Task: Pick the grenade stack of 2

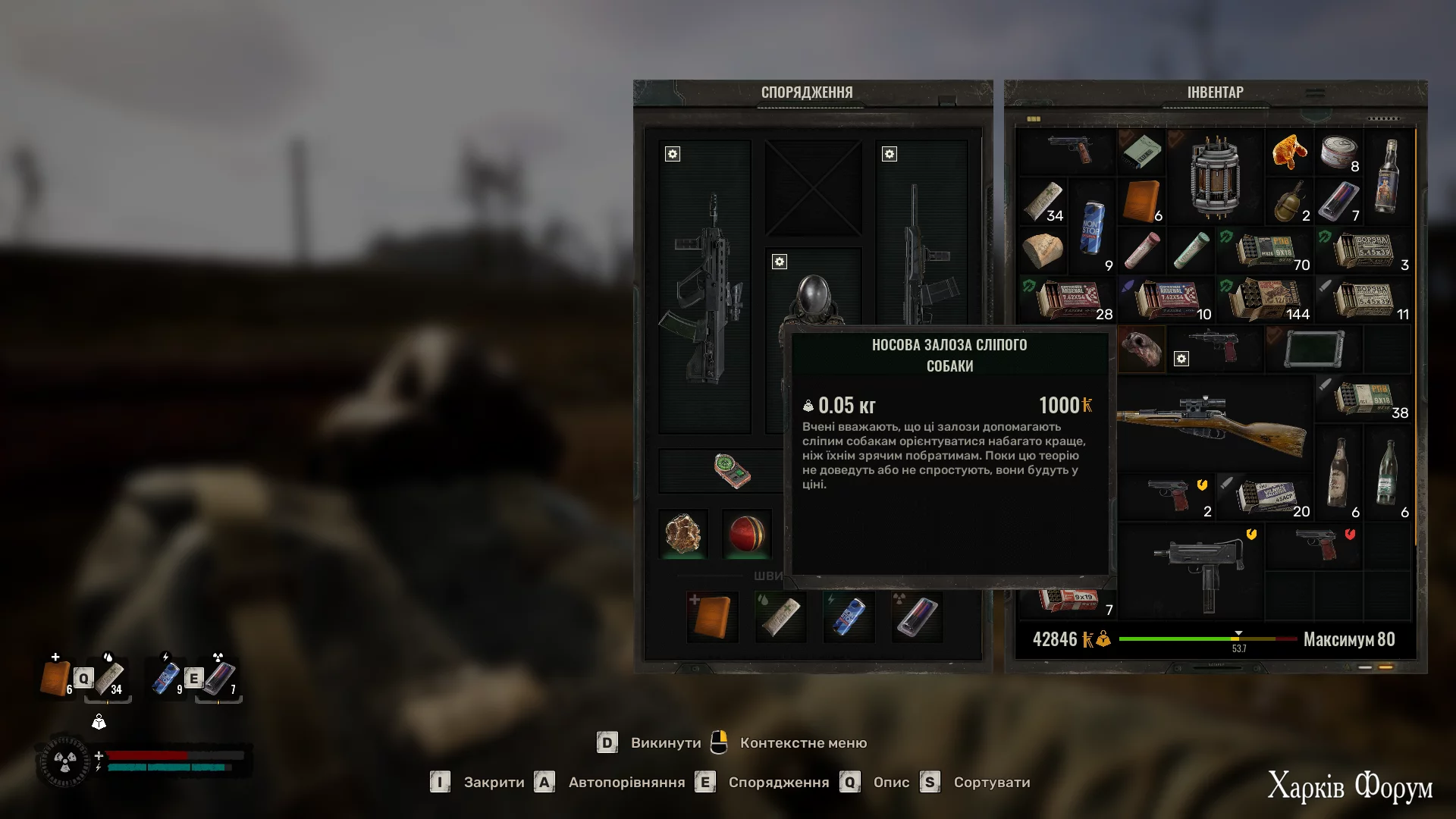Action: (1290, 201)
